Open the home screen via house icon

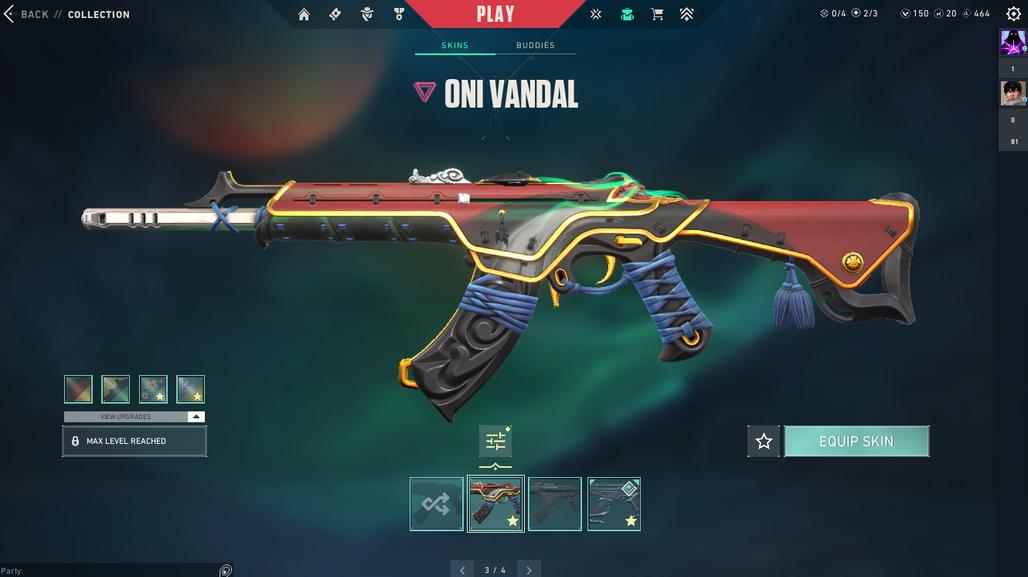tap(304, 14)
